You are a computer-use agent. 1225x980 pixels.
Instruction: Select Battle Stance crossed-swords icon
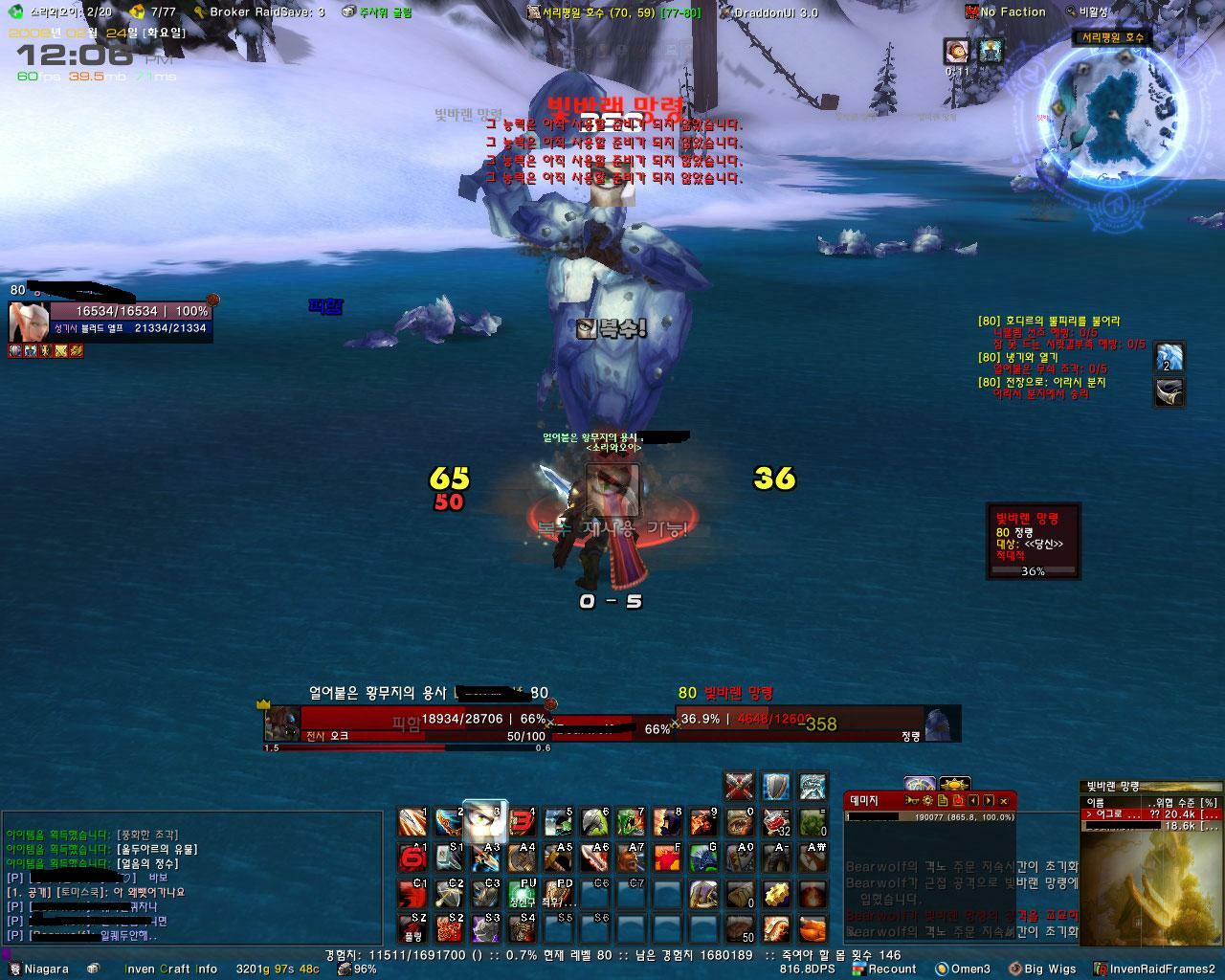point(738,787)
